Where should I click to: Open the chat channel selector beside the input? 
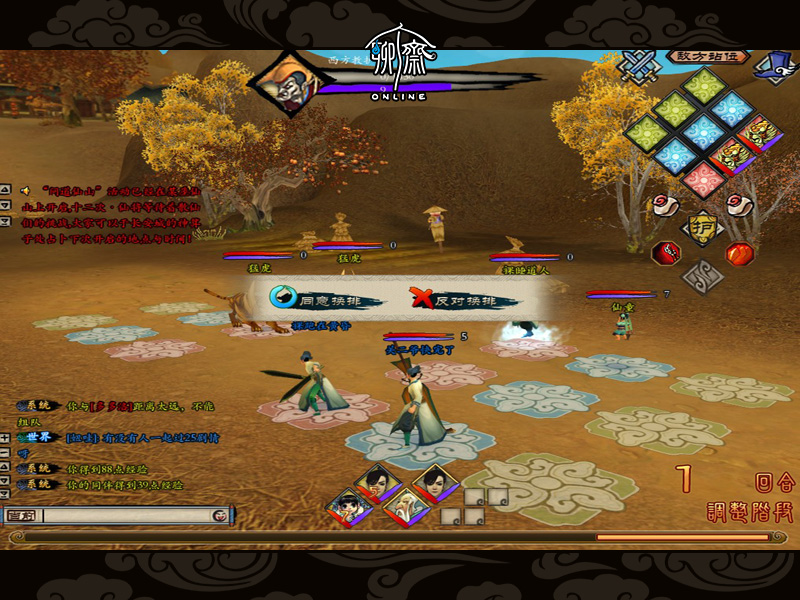click(x=21, y=515)
